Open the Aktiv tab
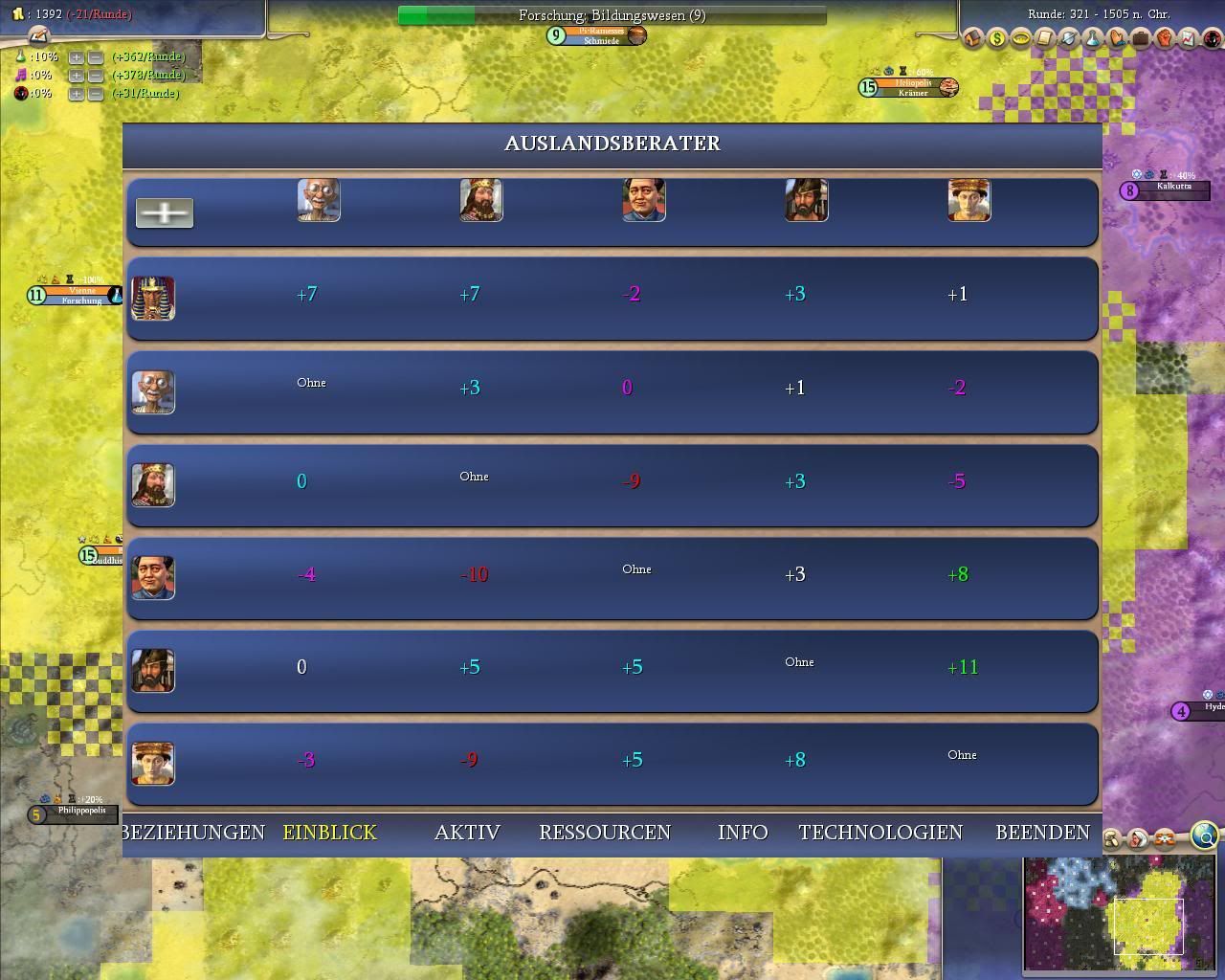1225x980 pixels. click(467, 833)
